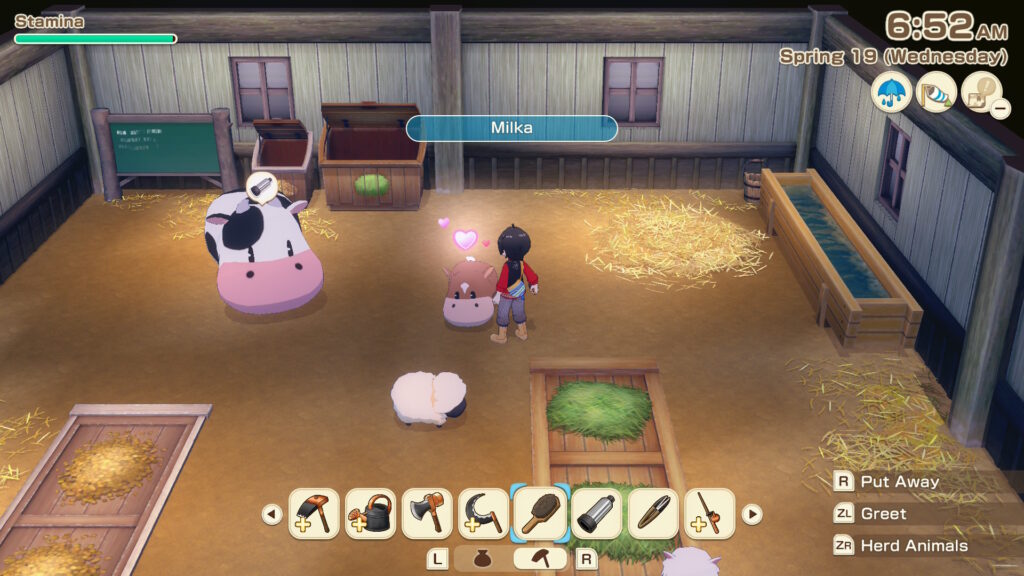The image size is (1024, 576).
Task: Choose the watering can in the hotbar
Action: [370, 514]
